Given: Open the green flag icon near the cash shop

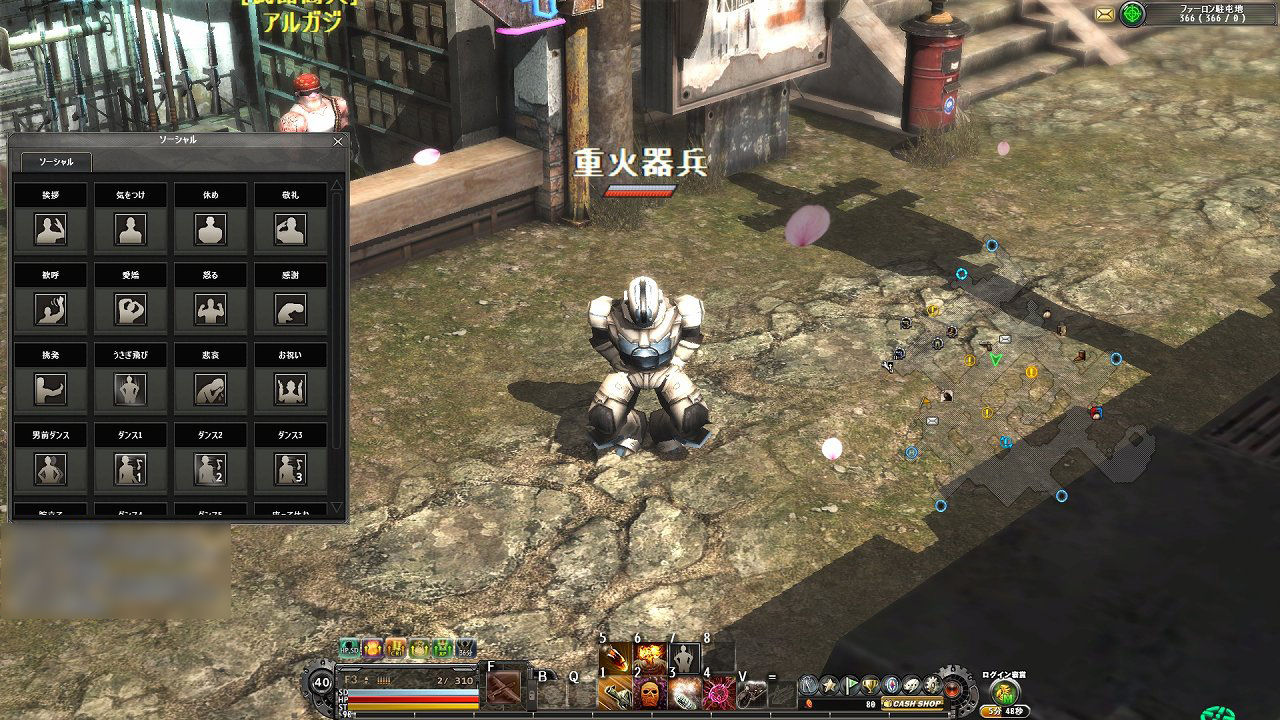Looking at the screenshot, I should (850, 686).
